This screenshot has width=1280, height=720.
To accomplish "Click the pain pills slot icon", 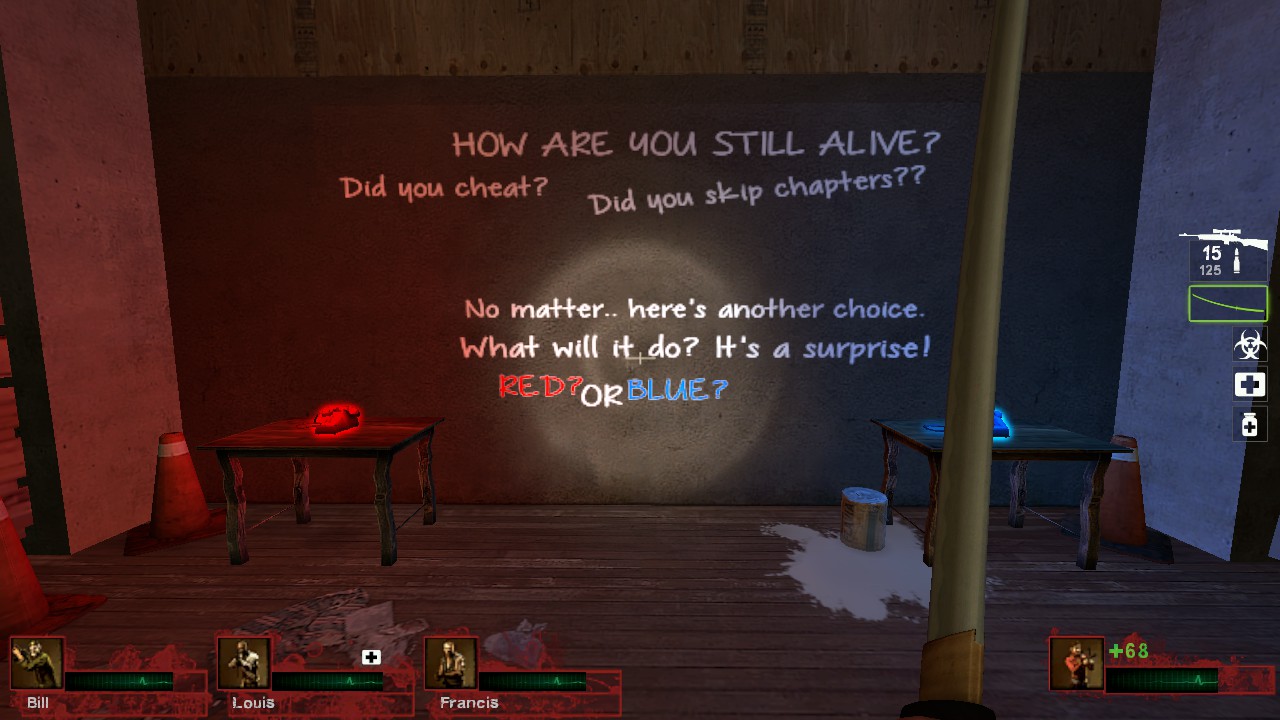I will (1248, 425).
